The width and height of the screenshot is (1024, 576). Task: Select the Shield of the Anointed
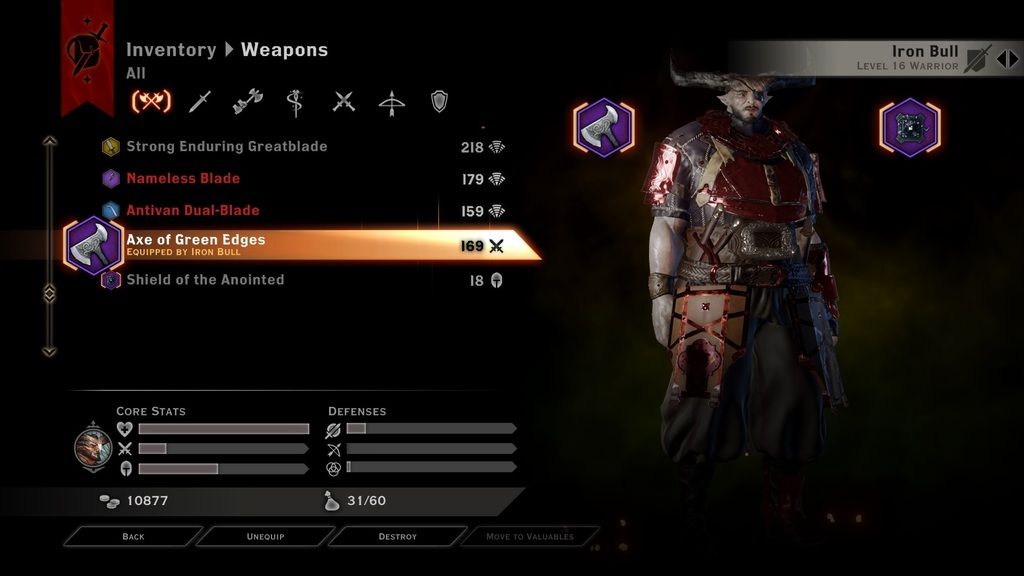coord(205,280)
